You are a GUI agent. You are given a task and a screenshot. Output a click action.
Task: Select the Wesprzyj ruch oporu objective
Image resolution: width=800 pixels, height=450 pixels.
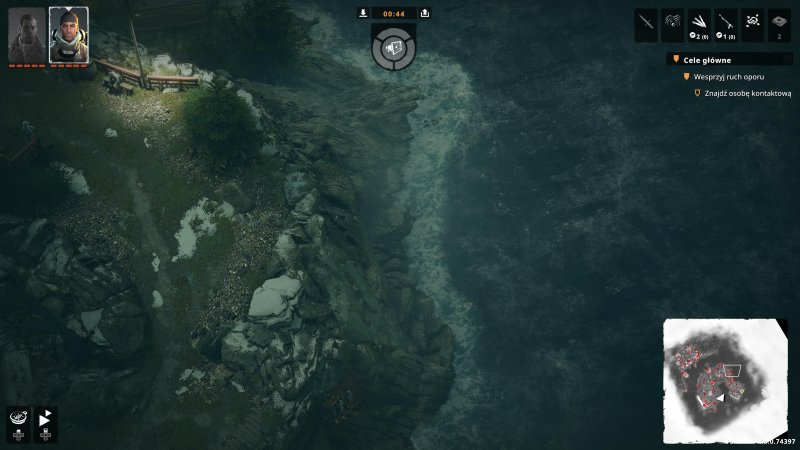point(727,77)
